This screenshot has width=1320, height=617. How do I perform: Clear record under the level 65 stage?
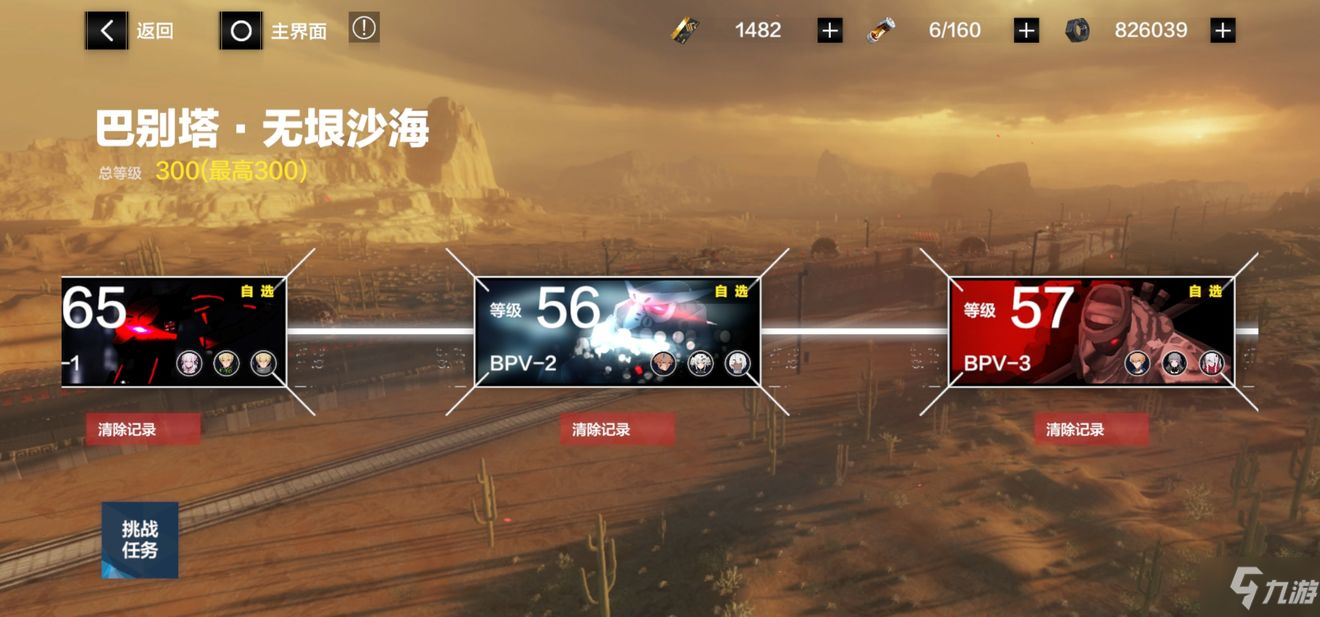click(142, 430)
